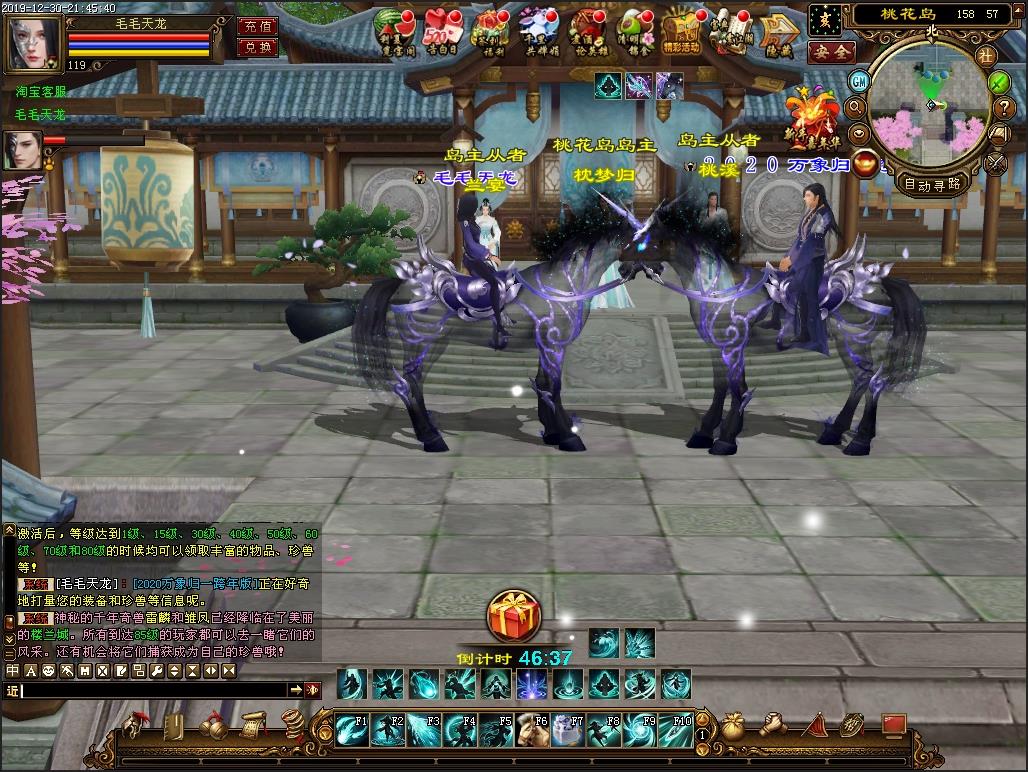Activate the F1 hotbar skill

(x=352, y=730)
